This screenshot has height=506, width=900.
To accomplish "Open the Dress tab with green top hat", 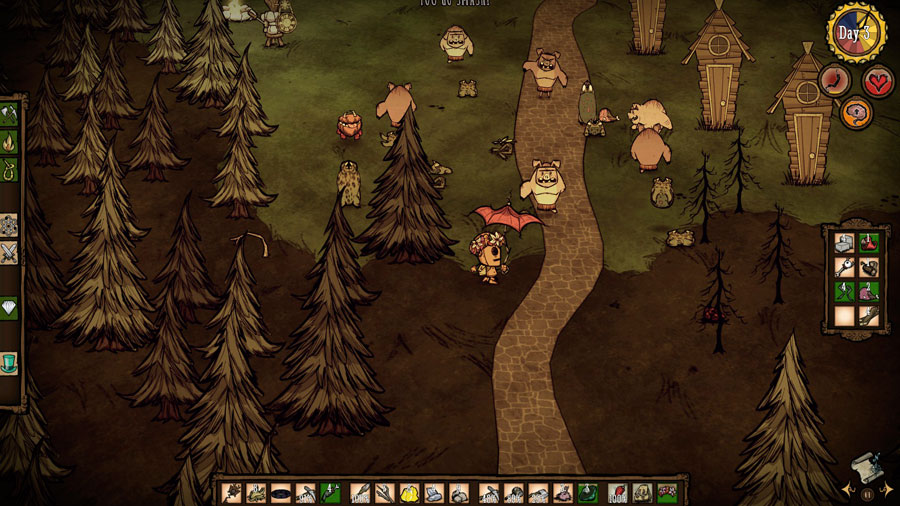I will (9, 362).
